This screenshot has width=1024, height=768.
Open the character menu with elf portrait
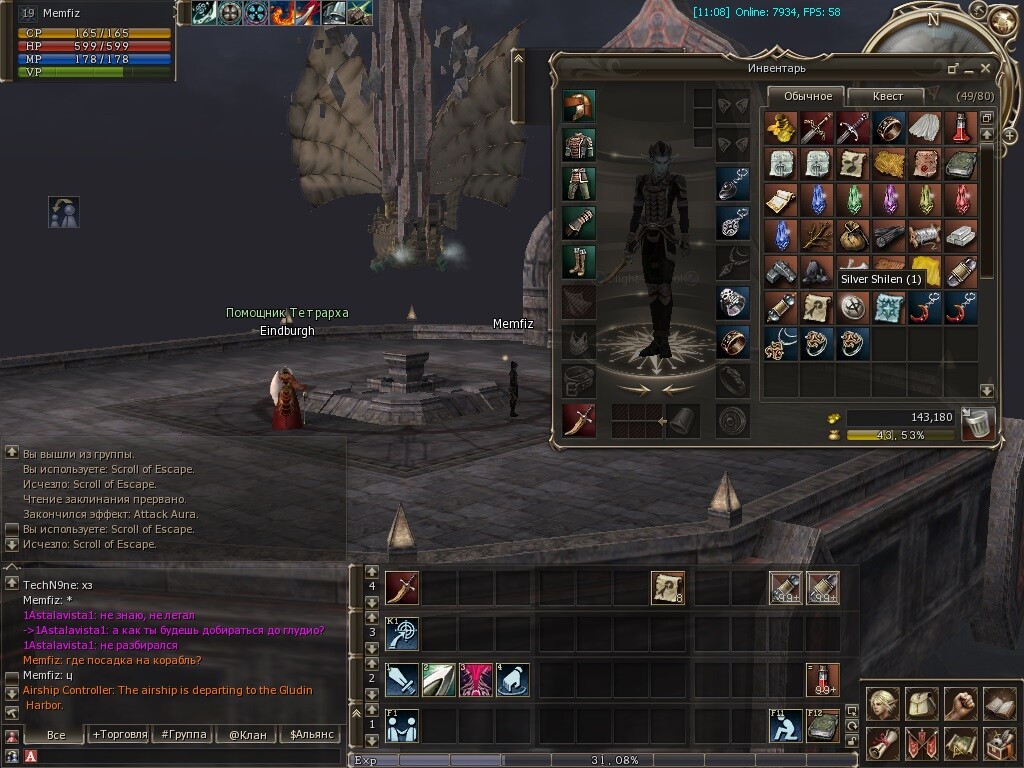coord(882,704)
